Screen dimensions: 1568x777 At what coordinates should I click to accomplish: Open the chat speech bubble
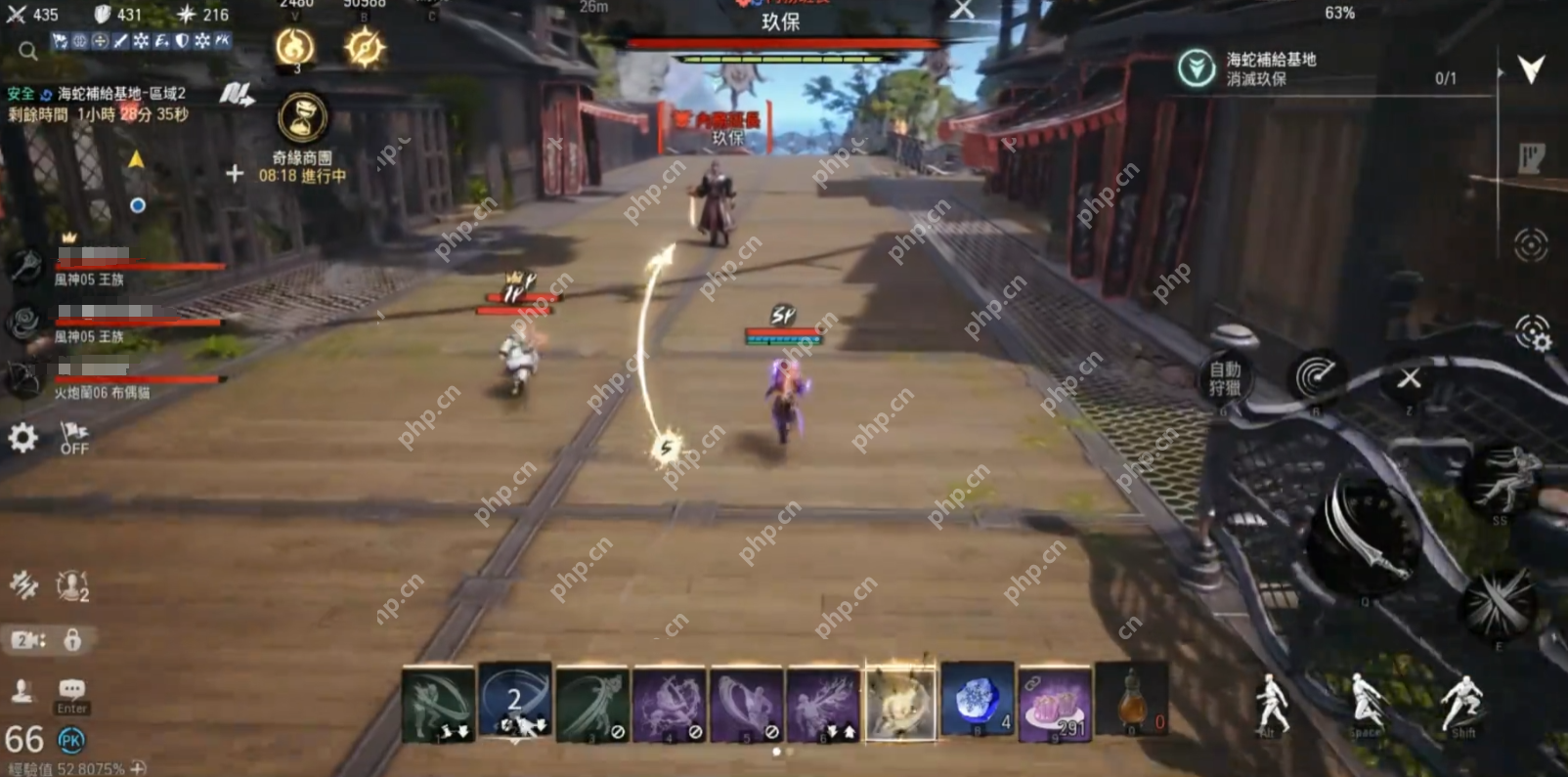coord(72,689)
